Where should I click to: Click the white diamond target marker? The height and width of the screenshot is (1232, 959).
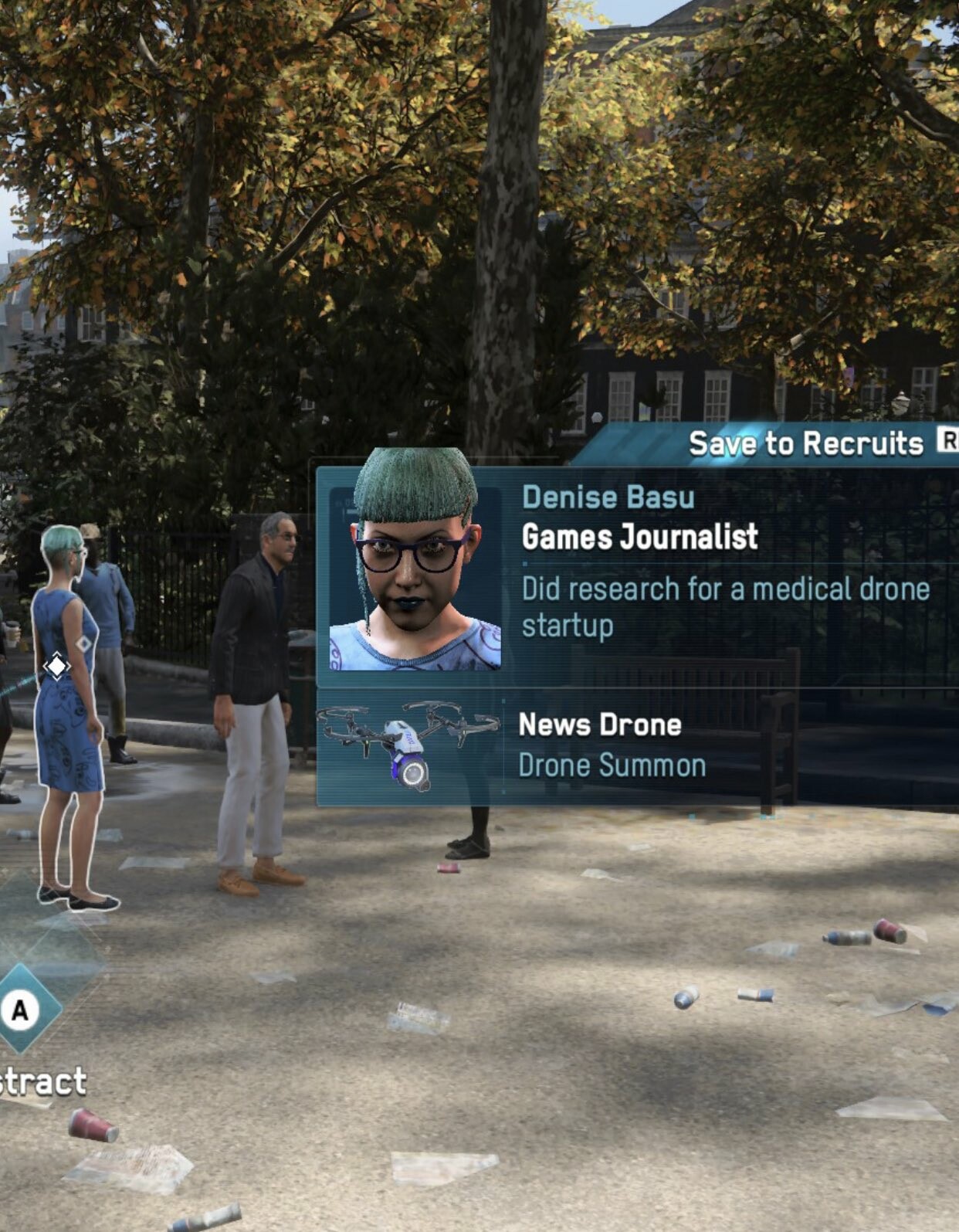[x=56, y=665]
